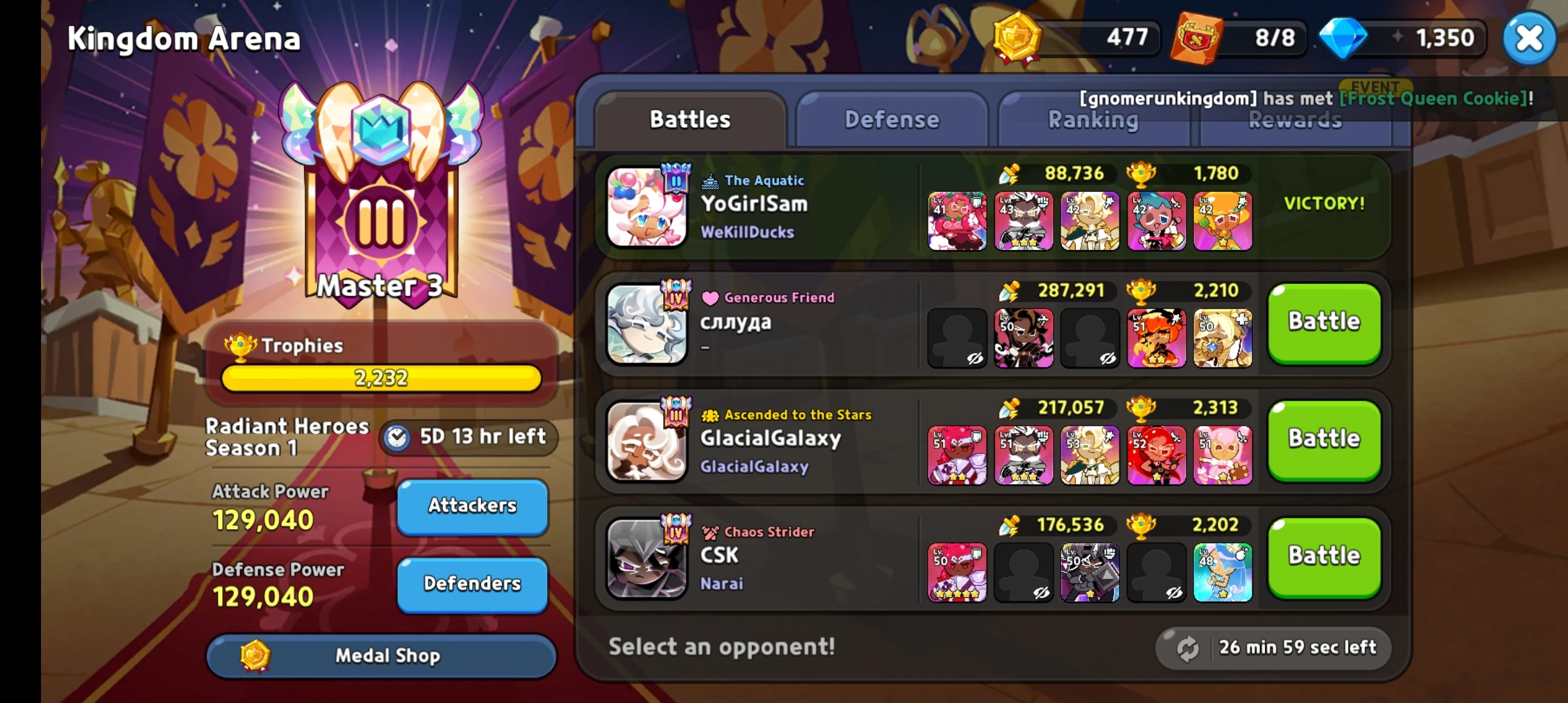This screenshot has height=703, width=1568.
Task: Reveal сллуда's first hidden defender slot
Action: tap(957, 337)
